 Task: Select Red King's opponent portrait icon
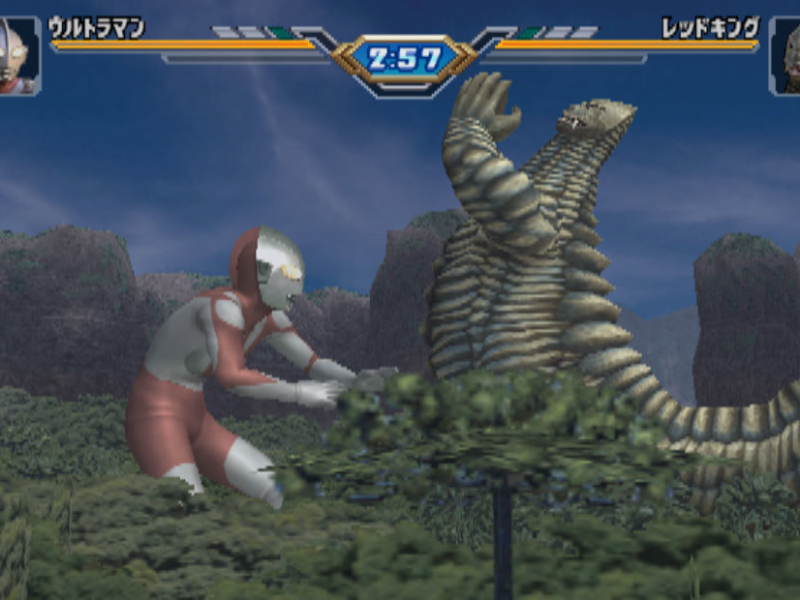[x=785, y=56]
